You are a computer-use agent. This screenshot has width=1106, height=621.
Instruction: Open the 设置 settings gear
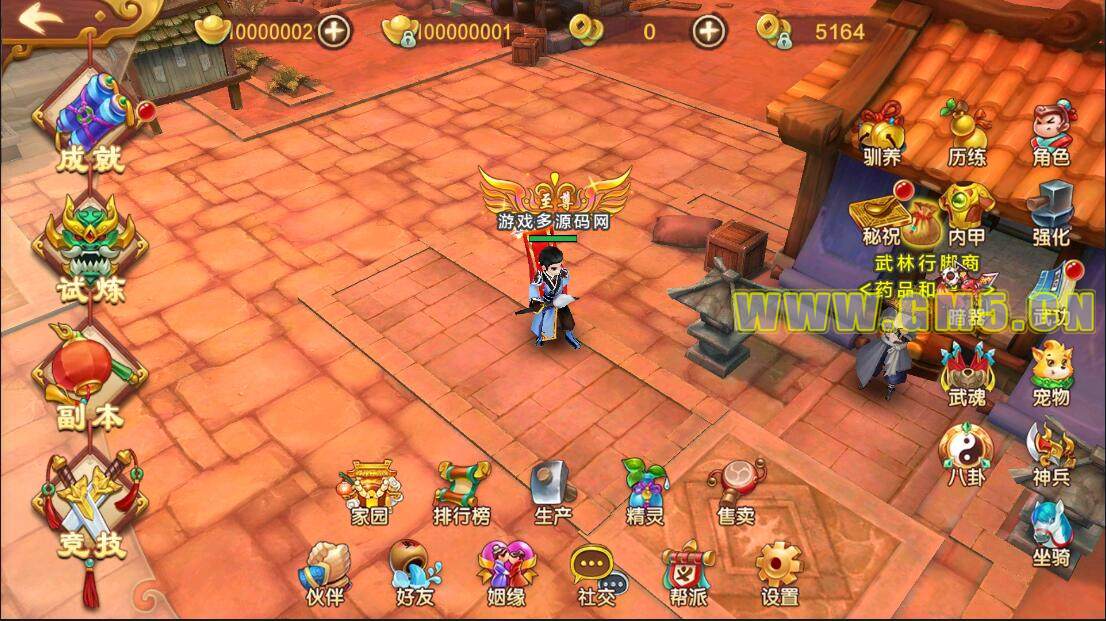coord(779,573)
